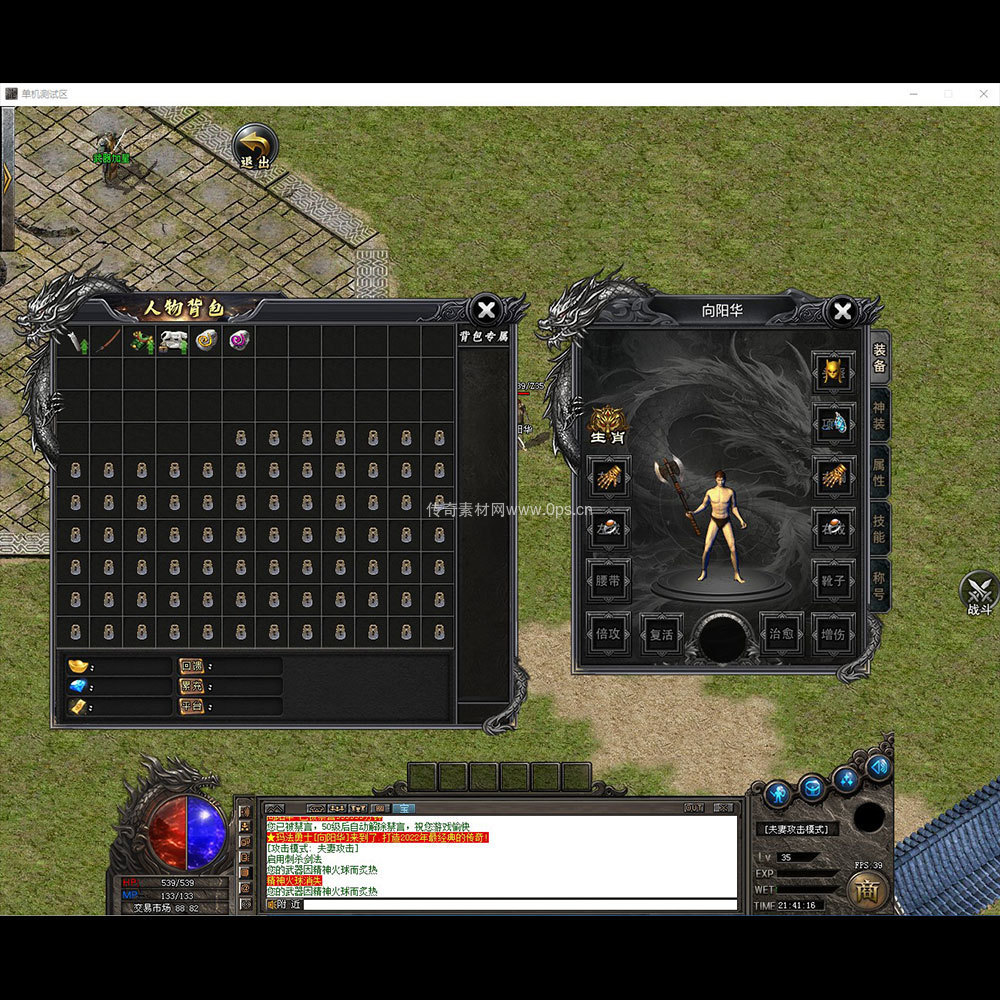Select the 腰带 belt equipment slot
The image size is (1000, 1000).
click(608, 579)
